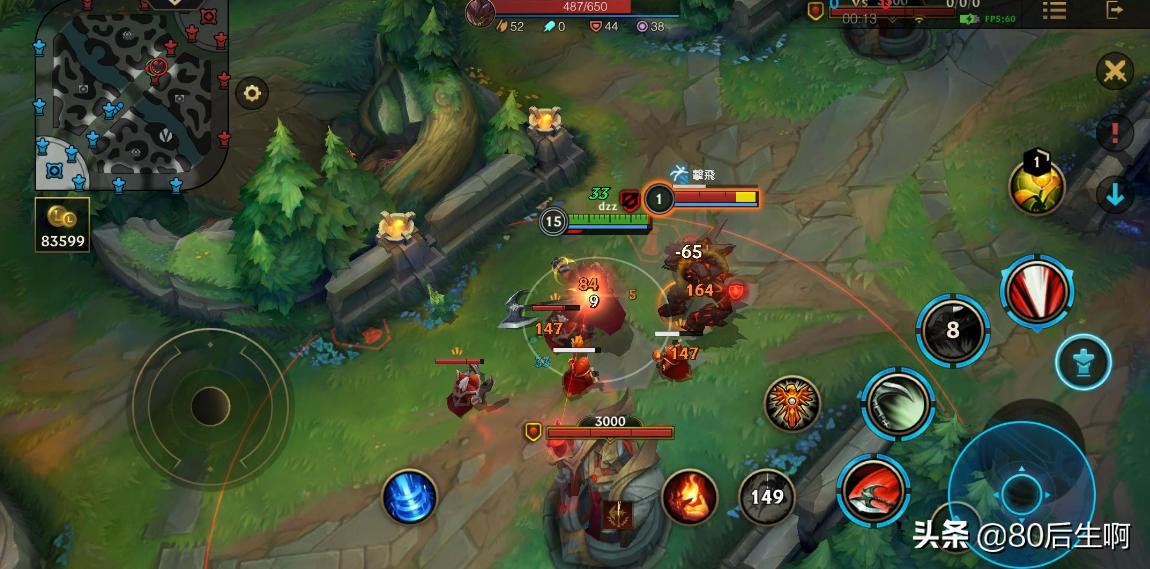Open settings via the gear icon
This screenshot has height=569, width=1150.
click(251, 94)
